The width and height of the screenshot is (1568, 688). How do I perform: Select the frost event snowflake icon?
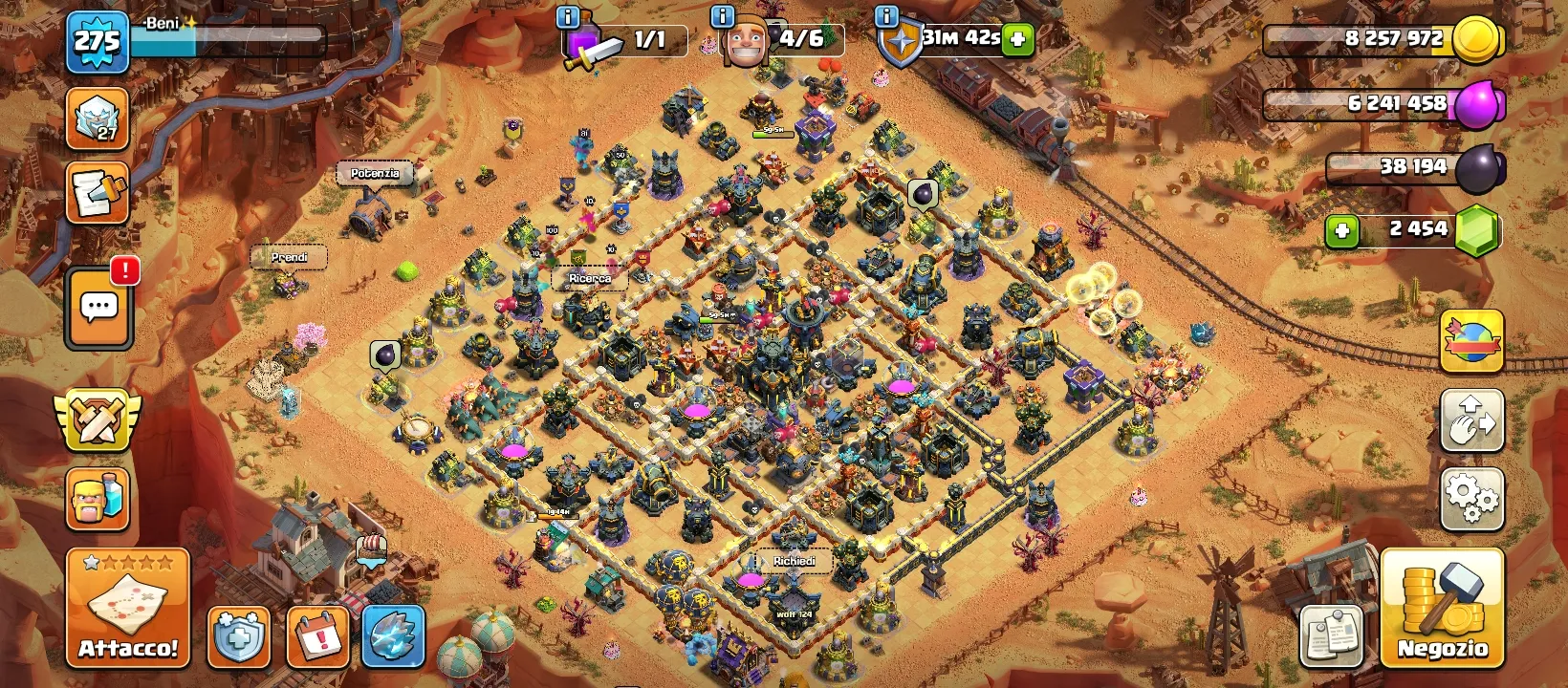[392, 635]
